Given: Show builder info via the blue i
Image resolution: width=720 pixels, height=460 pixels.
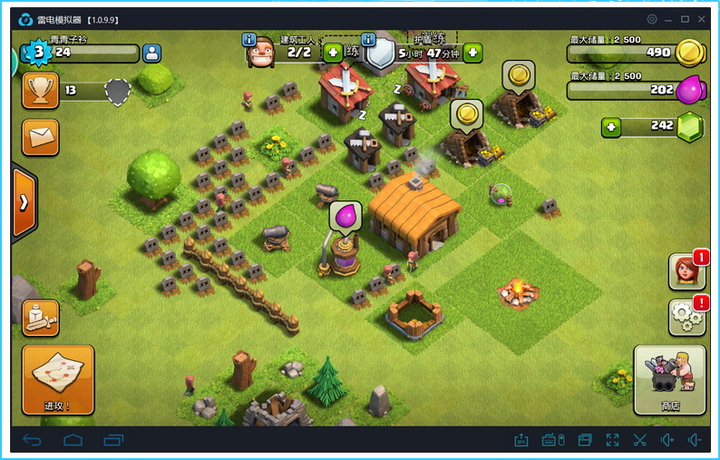Looking at the screenshot, I should click(x=249, y=39).
